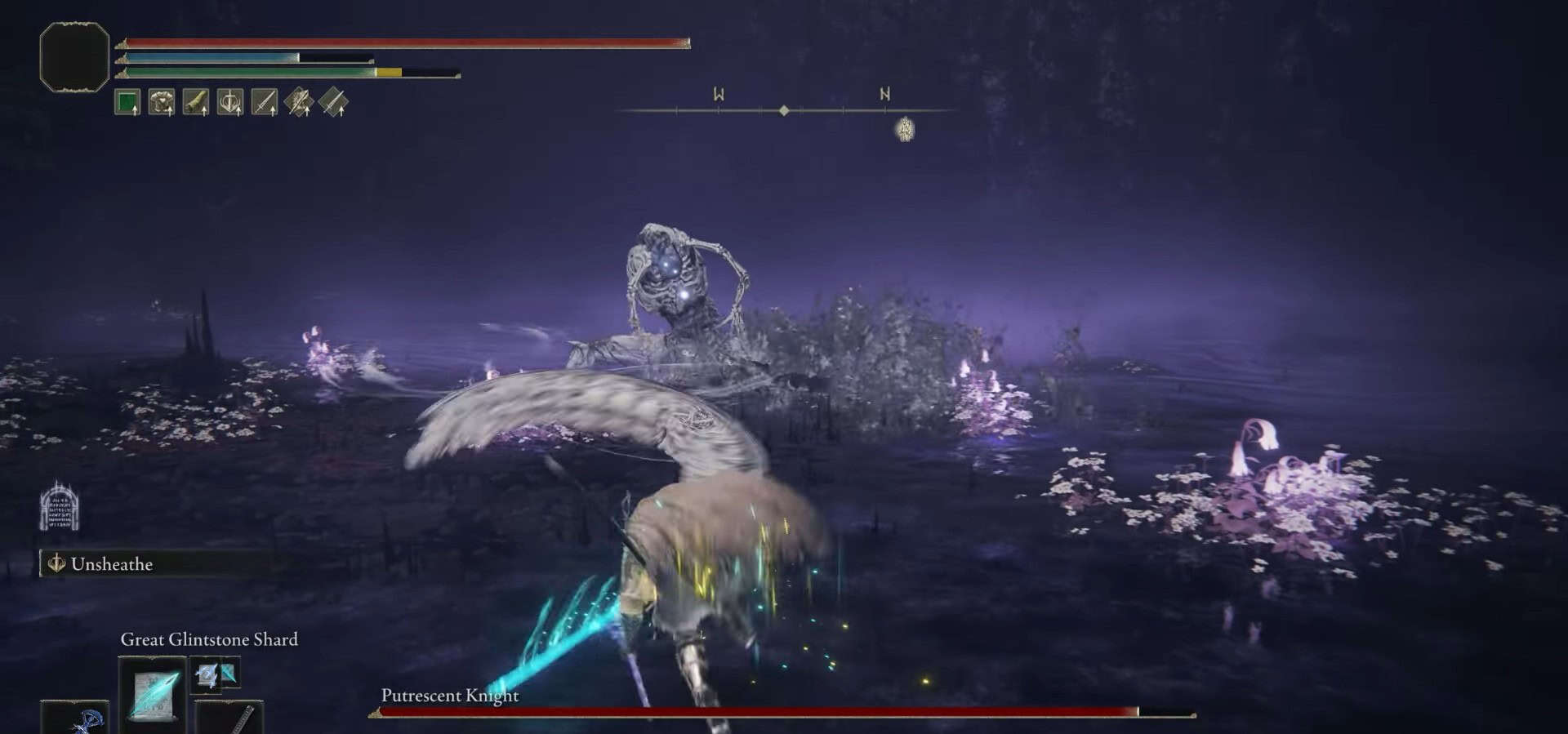Select the Great Glintstone Shard label text
Viewport: 1568px width, 734px height.
click(208, 640)
